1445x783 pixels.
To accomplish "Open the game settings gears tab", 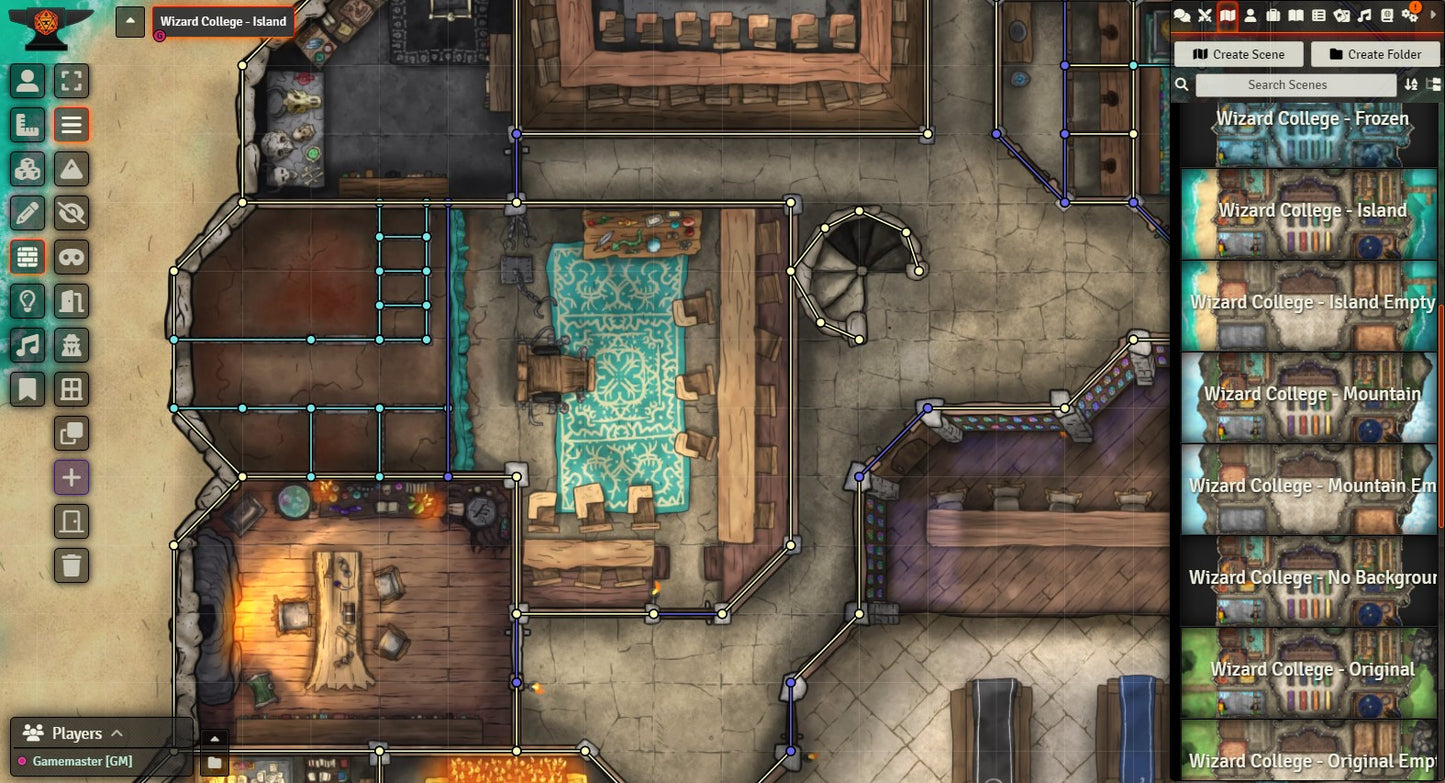I will click(1410, 15).
